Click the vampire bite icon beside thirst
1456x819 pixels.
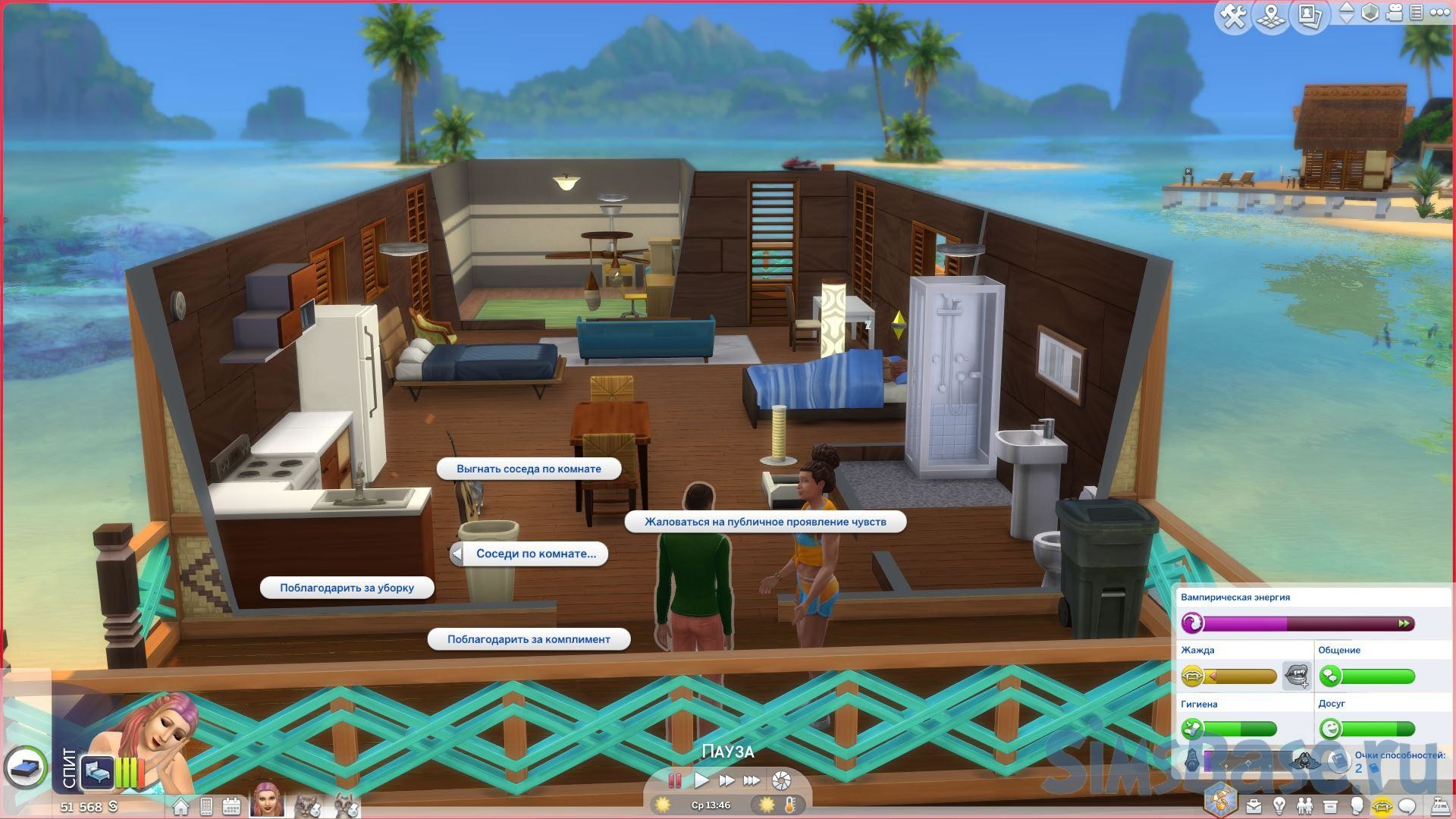click(x=1296, y=675)
